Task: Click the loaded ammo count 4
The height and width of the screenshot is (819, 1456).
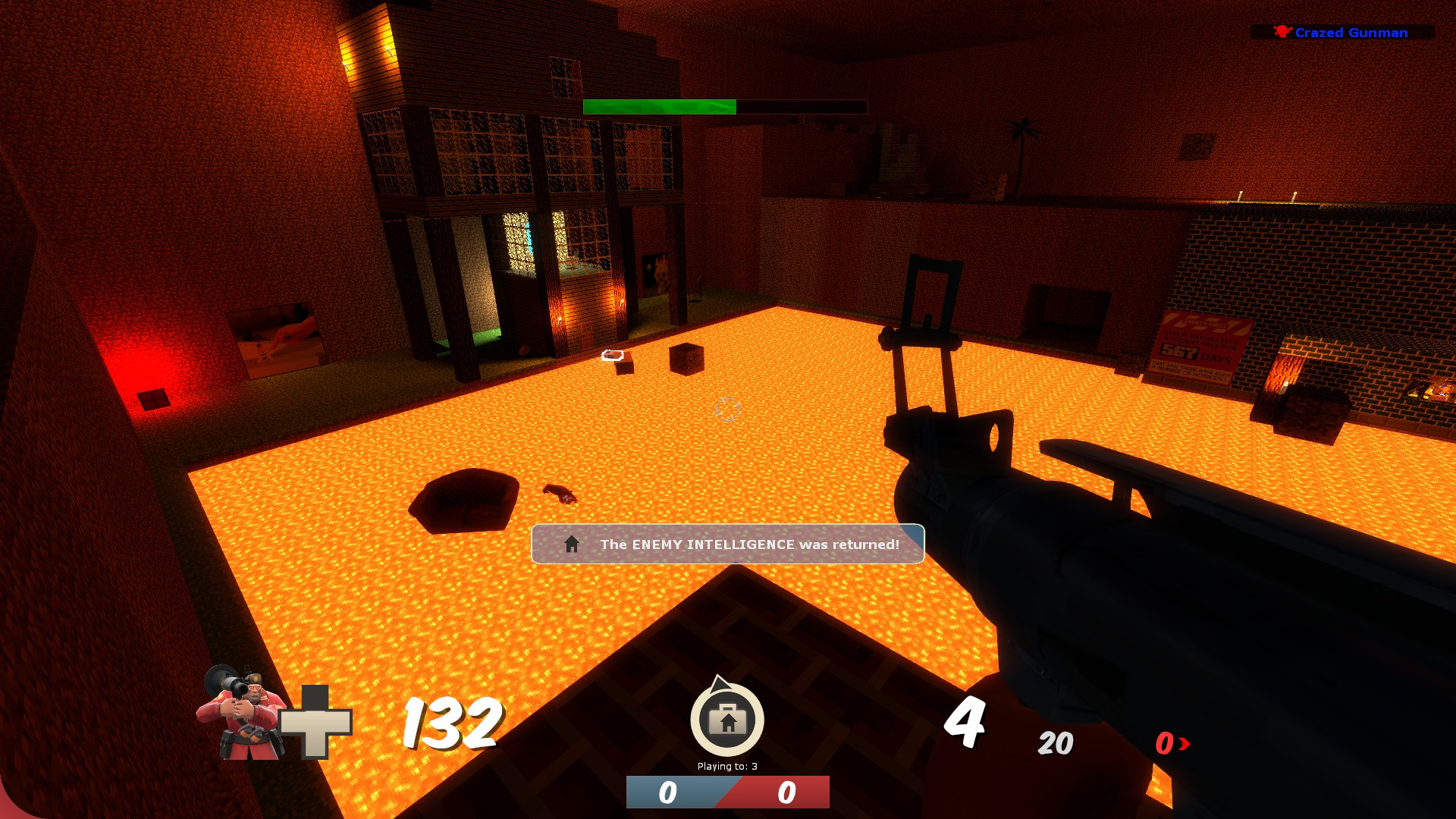Action: tap(965, 725)
